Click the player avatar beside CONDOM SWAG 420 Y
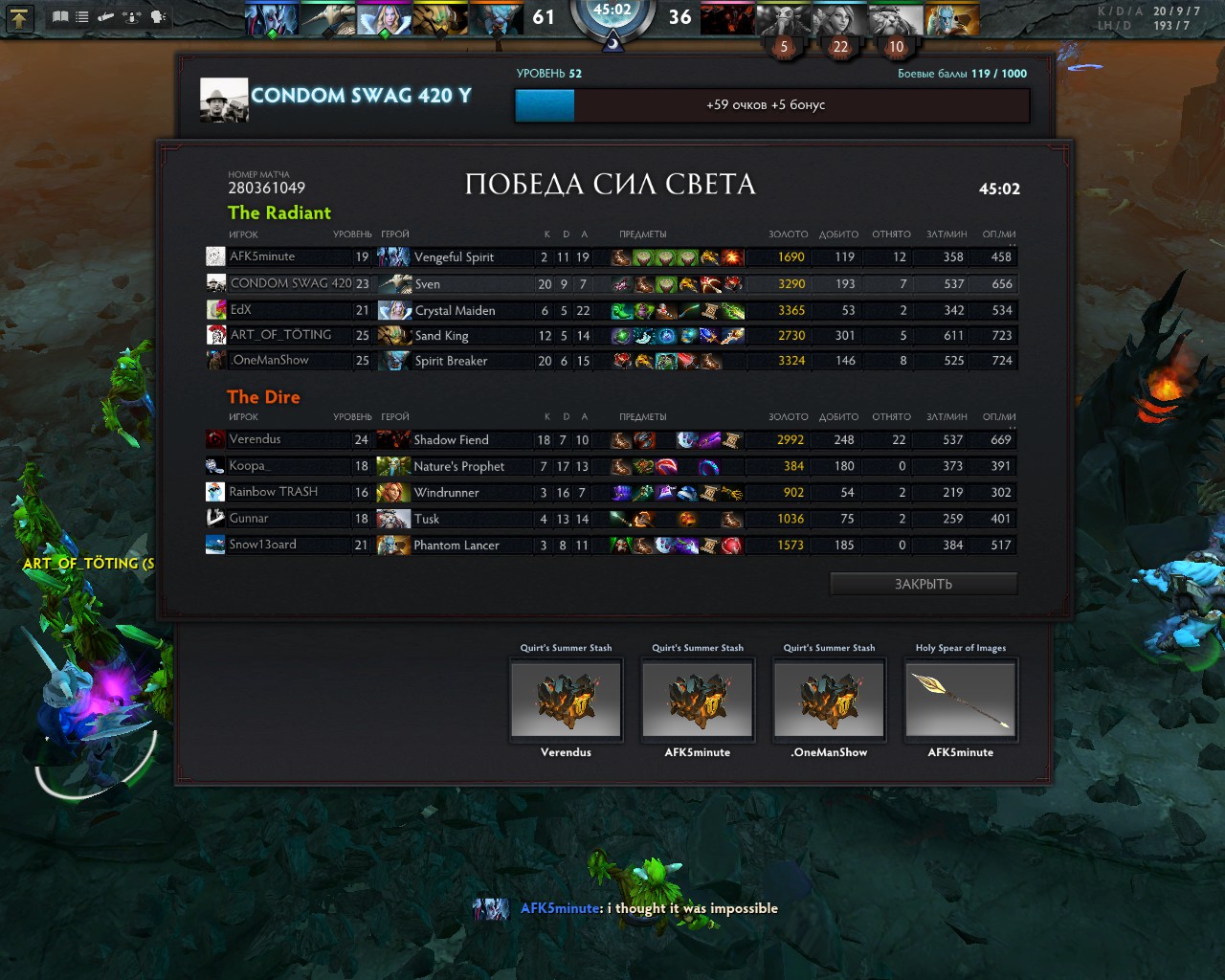 coord(224,100)
